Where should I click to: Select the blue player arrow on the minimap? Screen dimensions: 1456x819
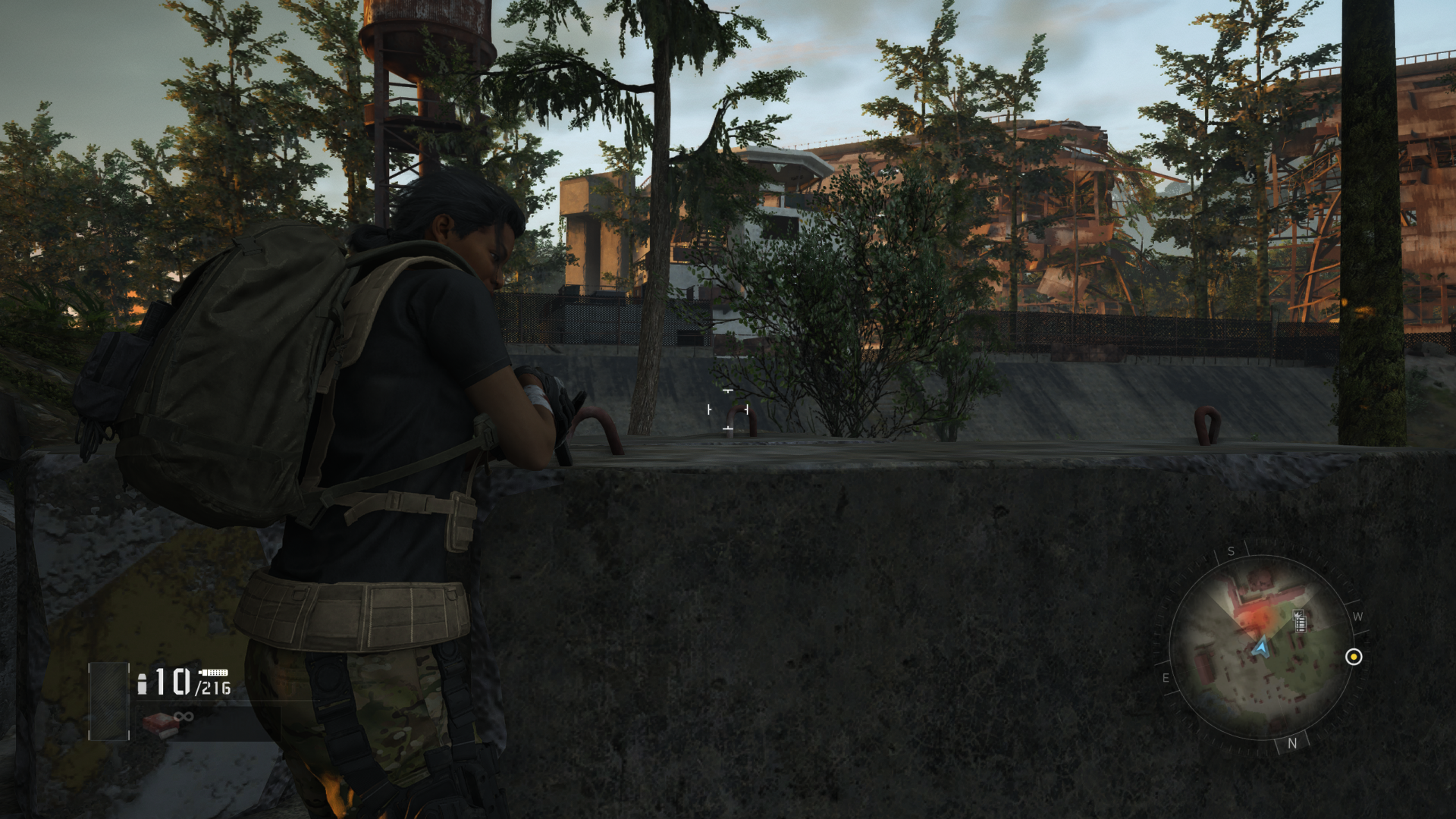point(1262,648)
